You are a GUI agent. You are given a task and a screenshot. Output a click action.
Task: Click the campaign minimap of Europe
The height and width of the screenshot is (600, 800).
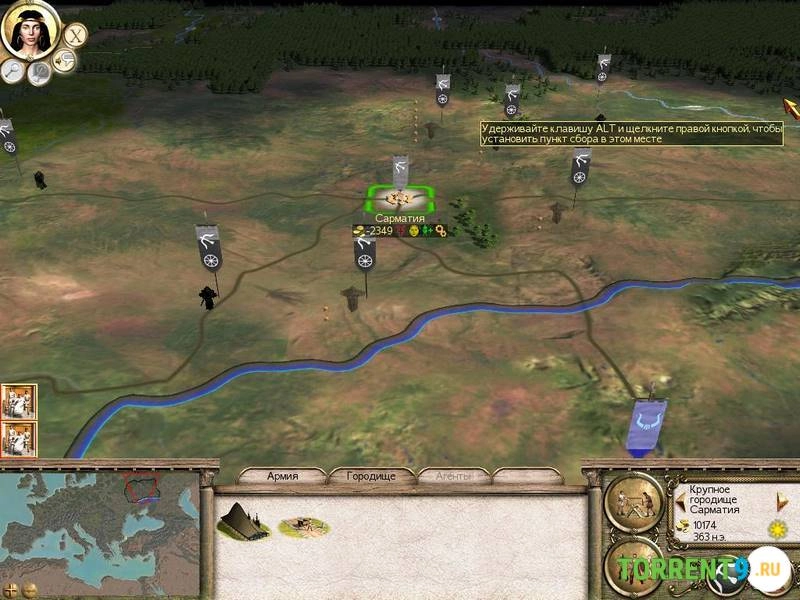coord(100,525)
